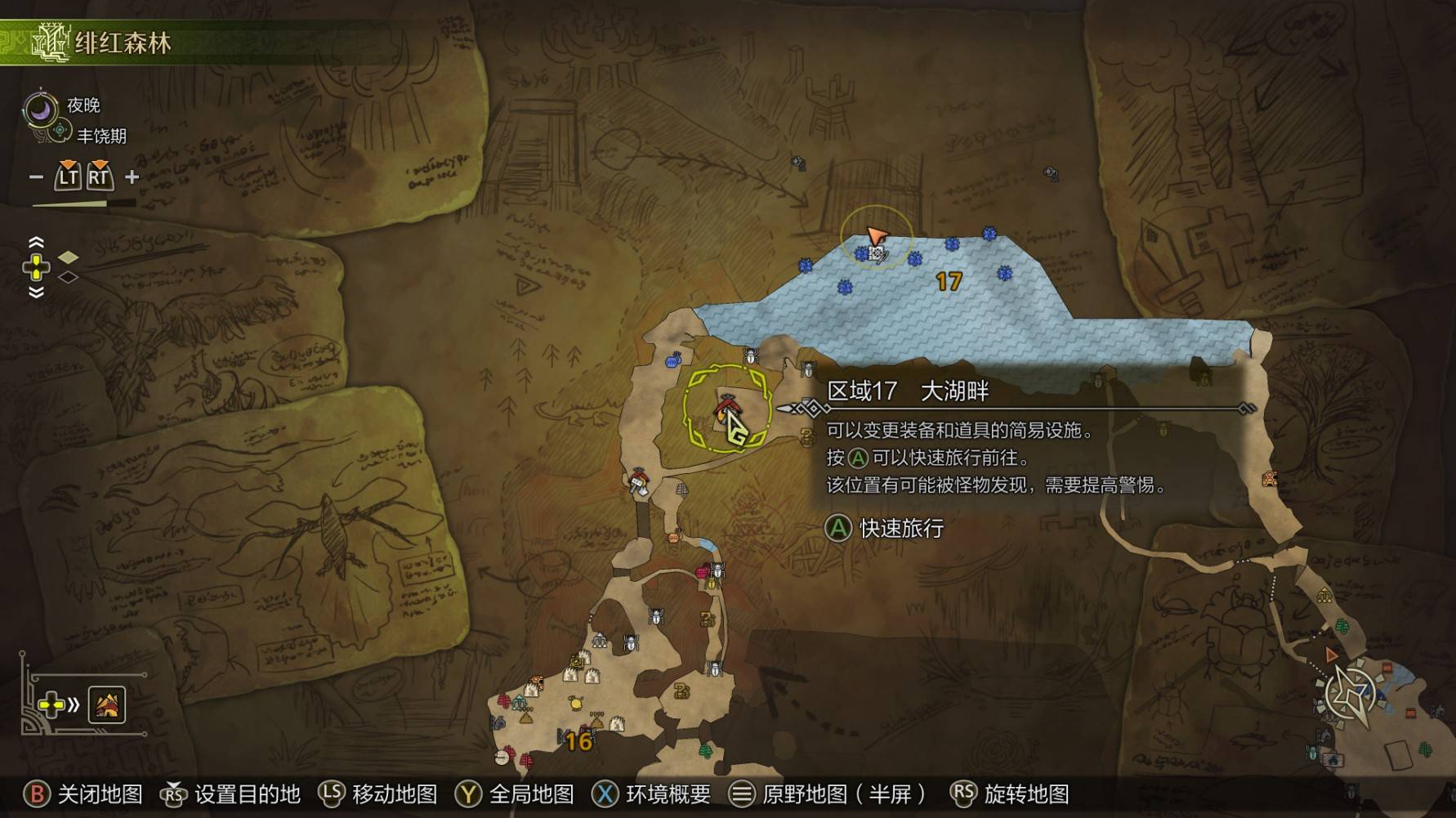
Task: Select the camp thumbnail icon in the bottom-left panel
Action: pos(107,704)
